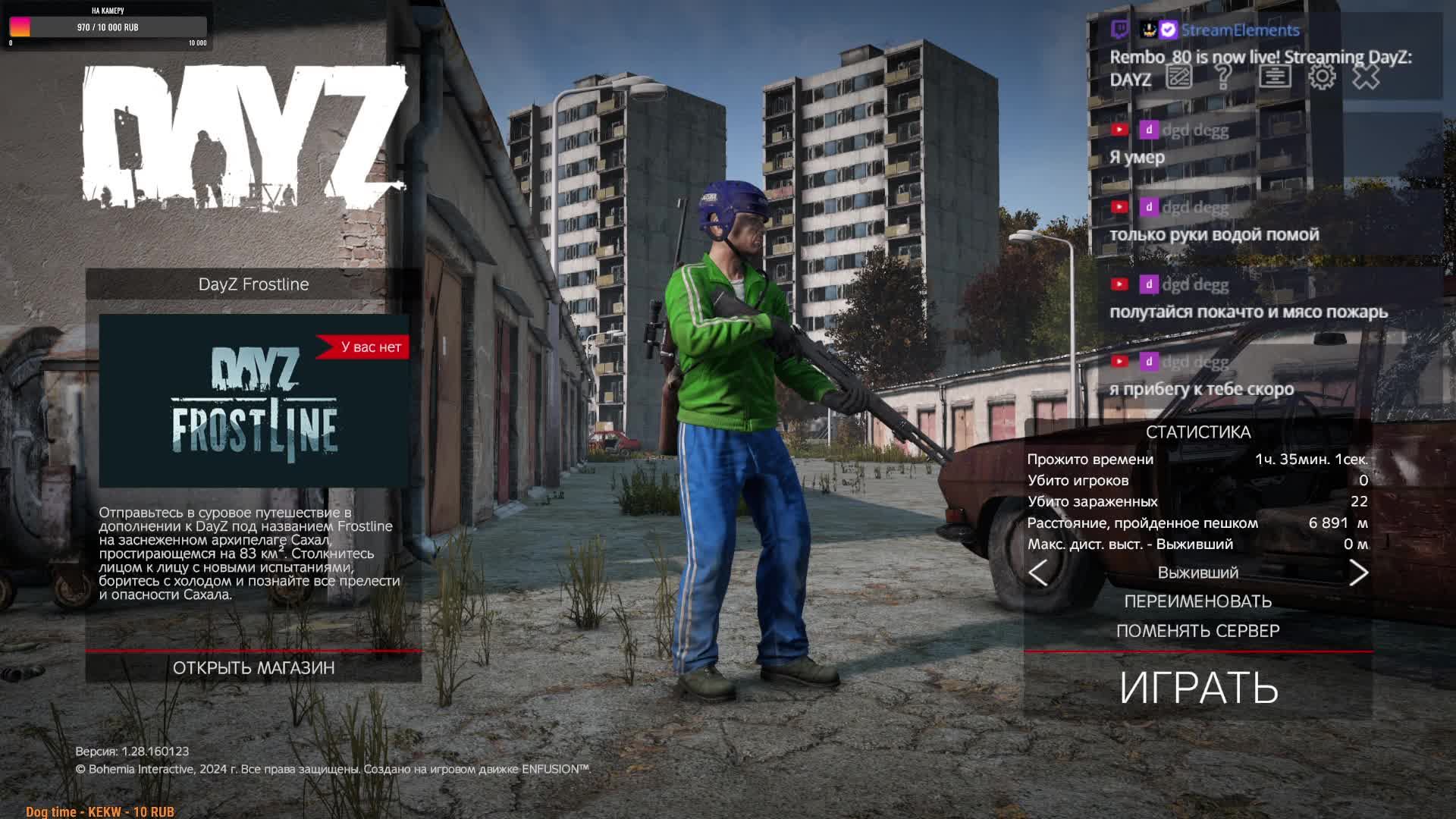Select ПЕРЕИМЕНОВАТЬ to rename the character
The width and height of the screenshot is (1456, 819).
pos(1198,601)
